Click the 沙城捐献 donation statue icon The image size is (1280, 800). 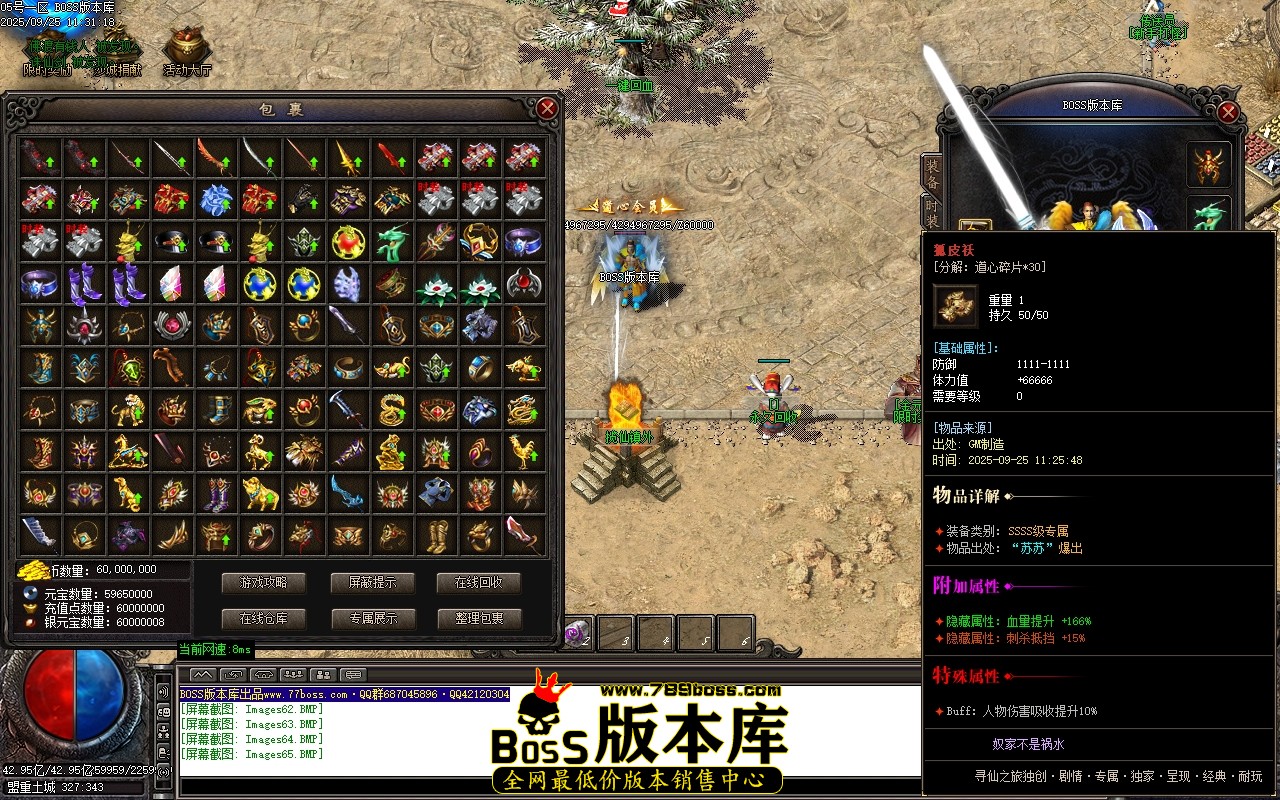(x=118, y=45)
